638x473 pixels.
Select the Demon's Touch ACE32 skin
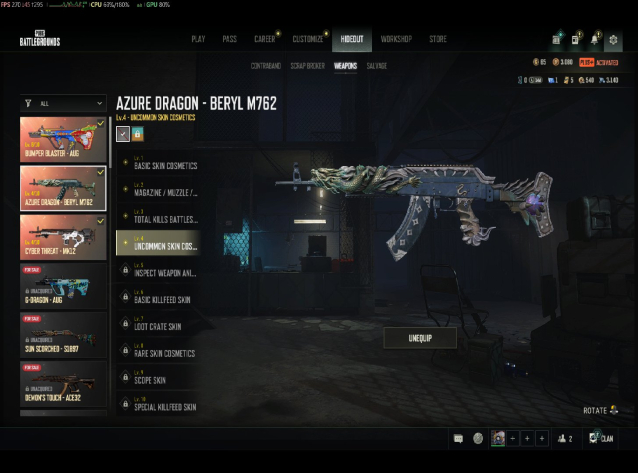click(x=63, y=381)
